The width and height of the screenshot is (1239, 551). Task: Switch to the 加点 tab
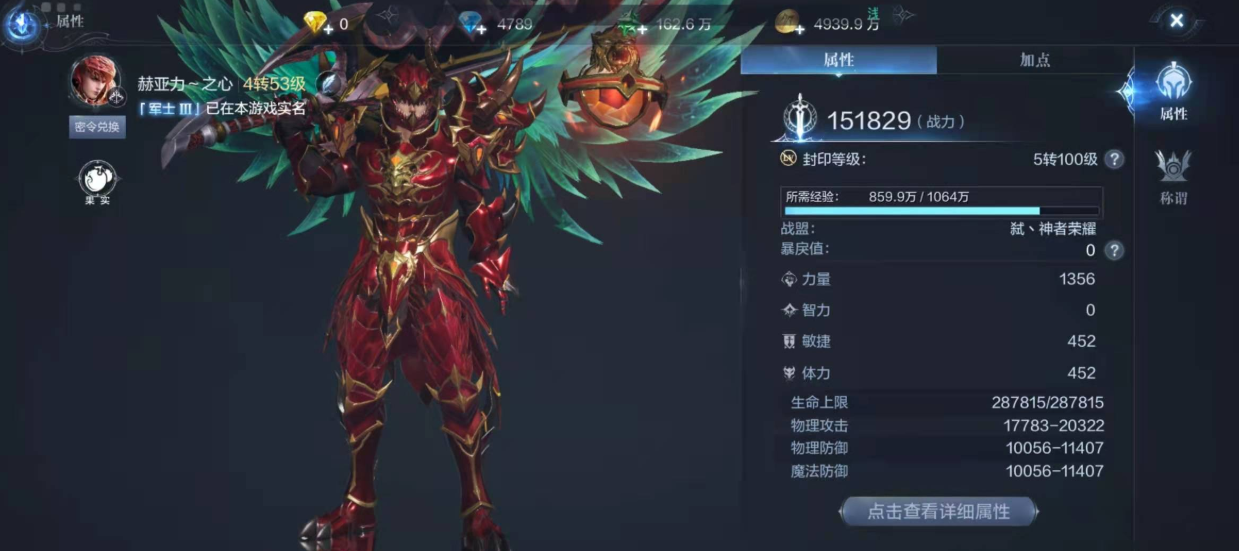[x=1034, y=60]
